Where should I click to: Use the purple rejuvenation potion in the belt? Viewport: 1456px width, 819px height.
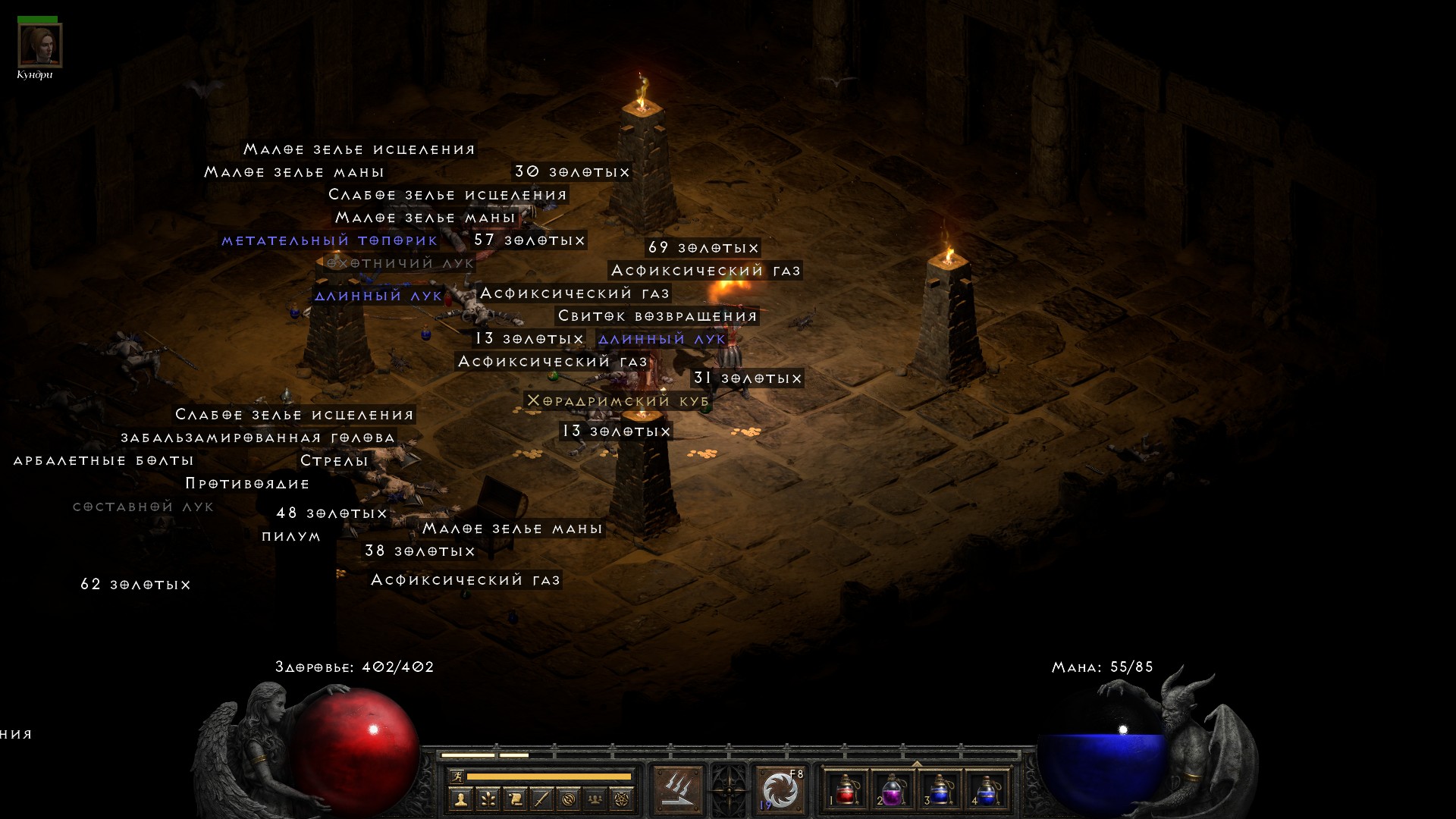[893, 789]
